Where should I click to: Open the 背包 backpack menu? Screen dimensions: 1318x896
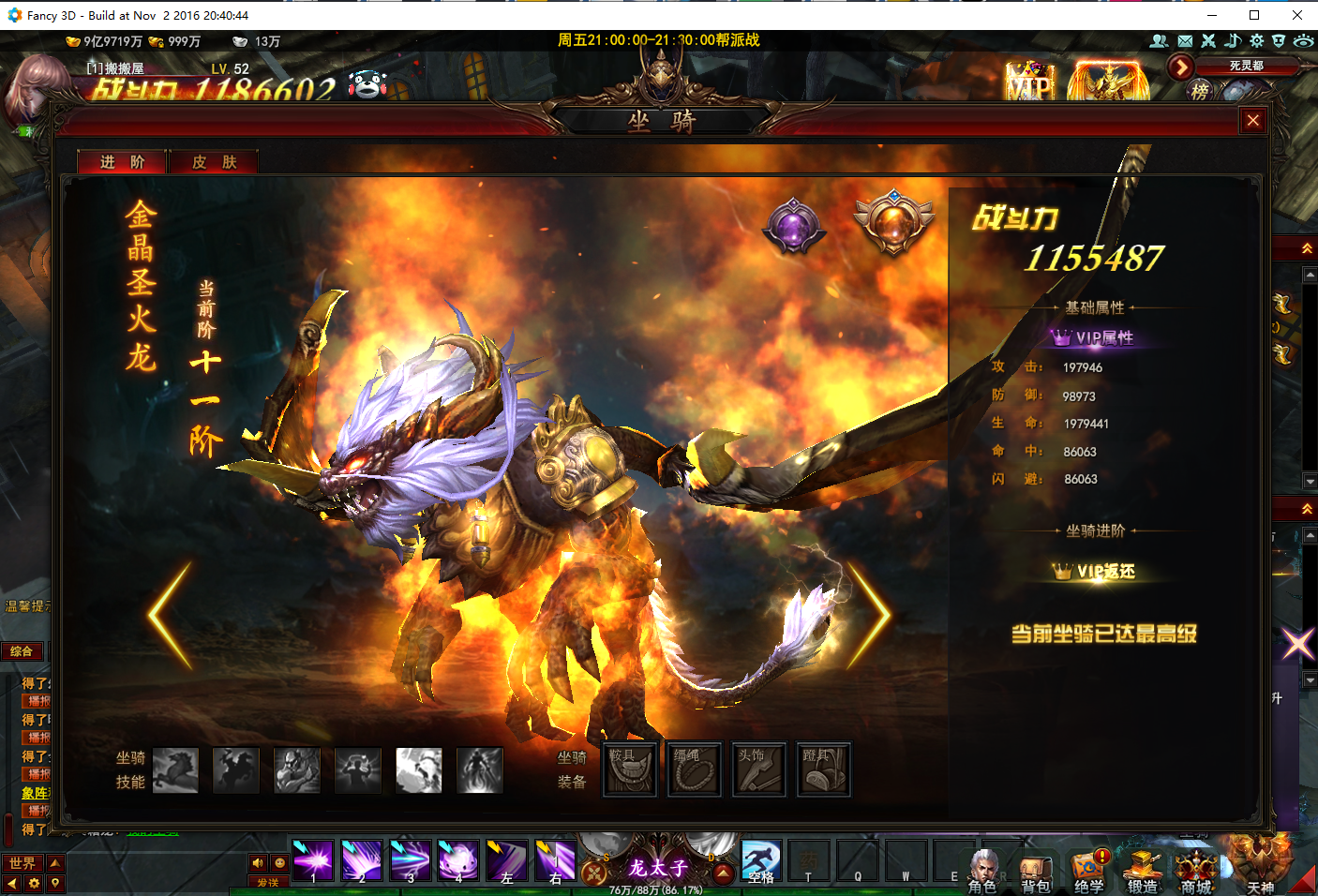coord(1035,874)
